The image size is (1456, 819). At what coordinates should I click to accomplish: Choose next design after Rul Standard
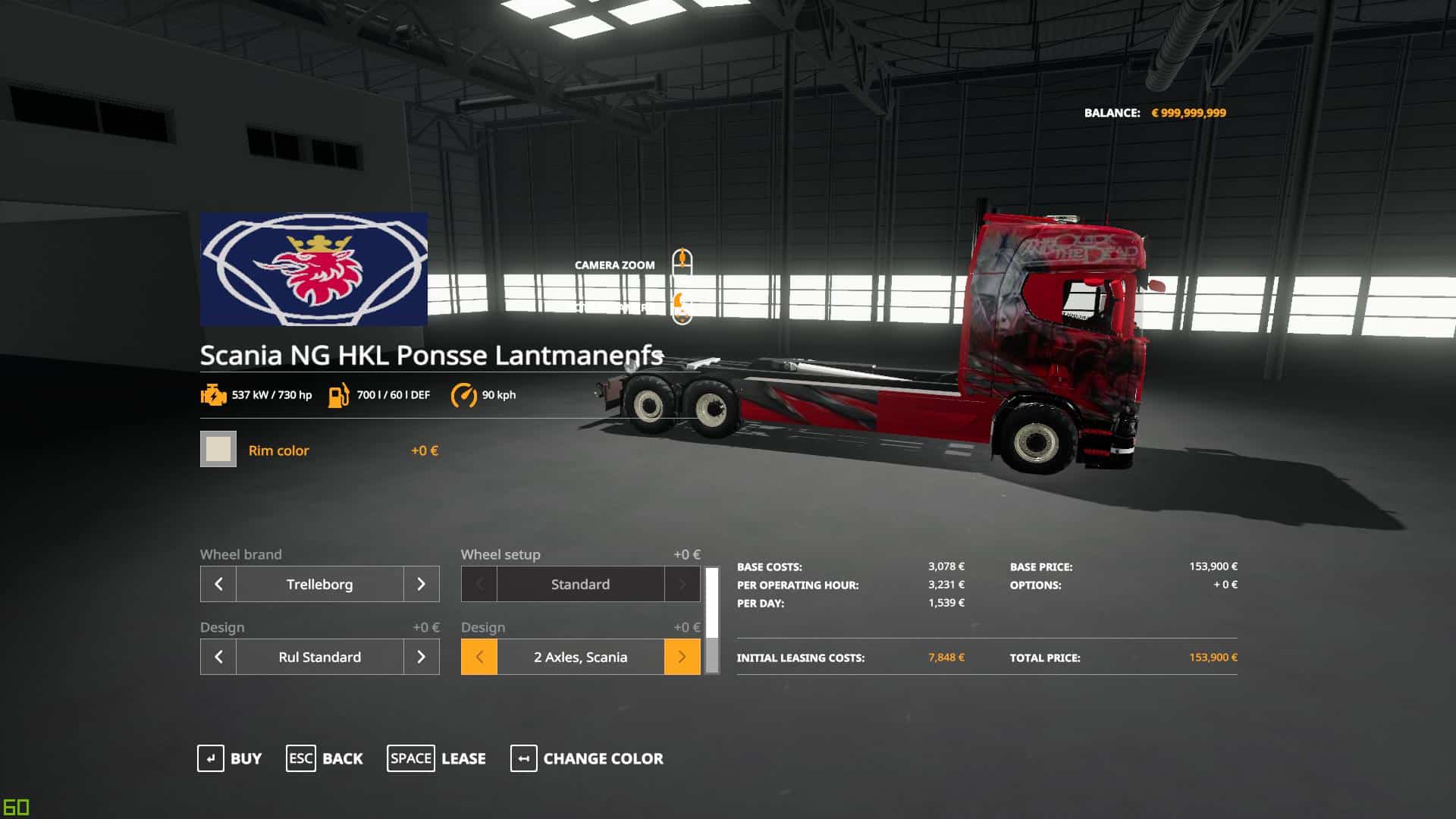pyautogui.click(x=422, y=657)
